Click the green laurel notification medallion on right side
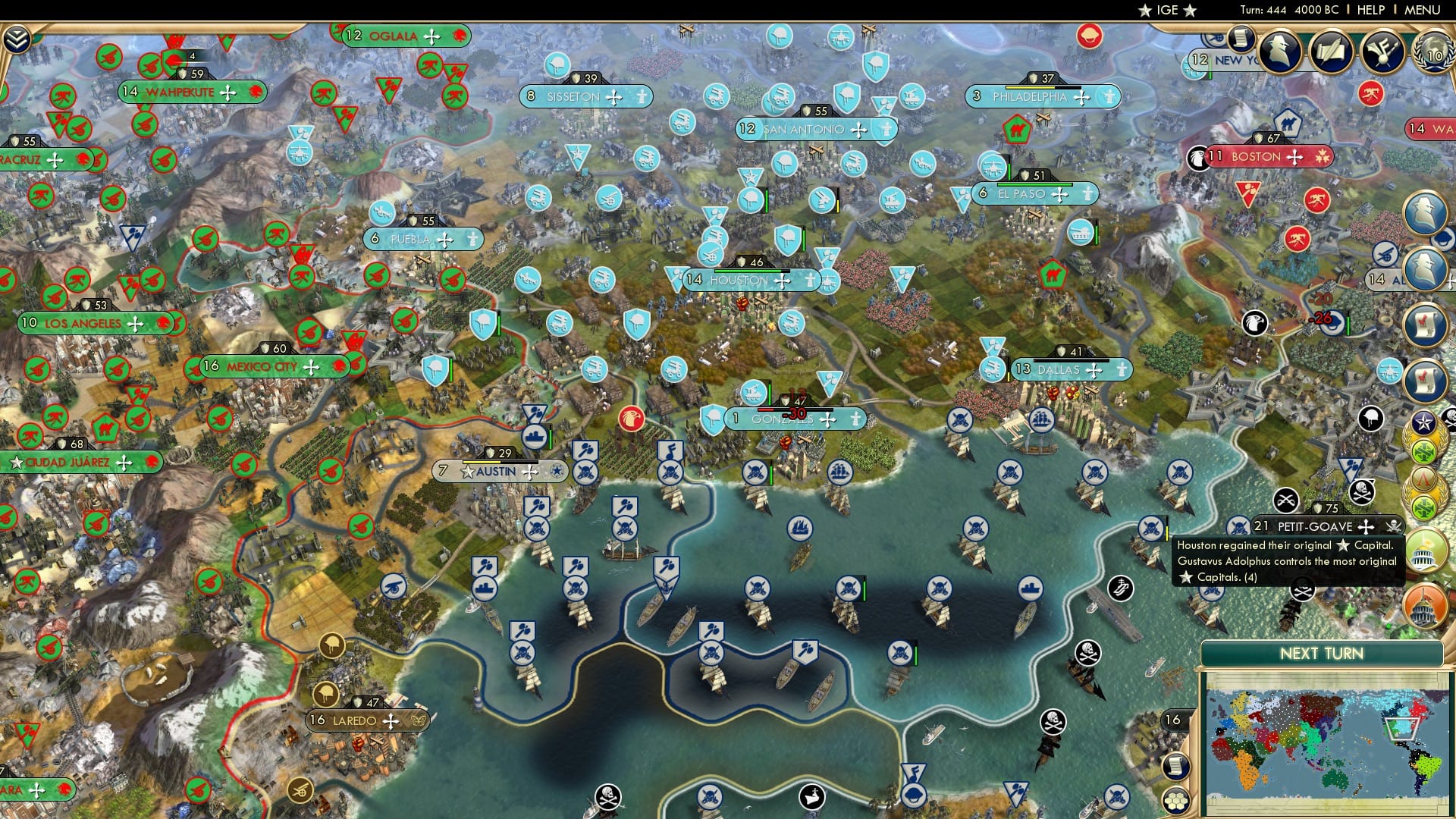This screenshot has width=1456, height=819. pos(1423,450)
